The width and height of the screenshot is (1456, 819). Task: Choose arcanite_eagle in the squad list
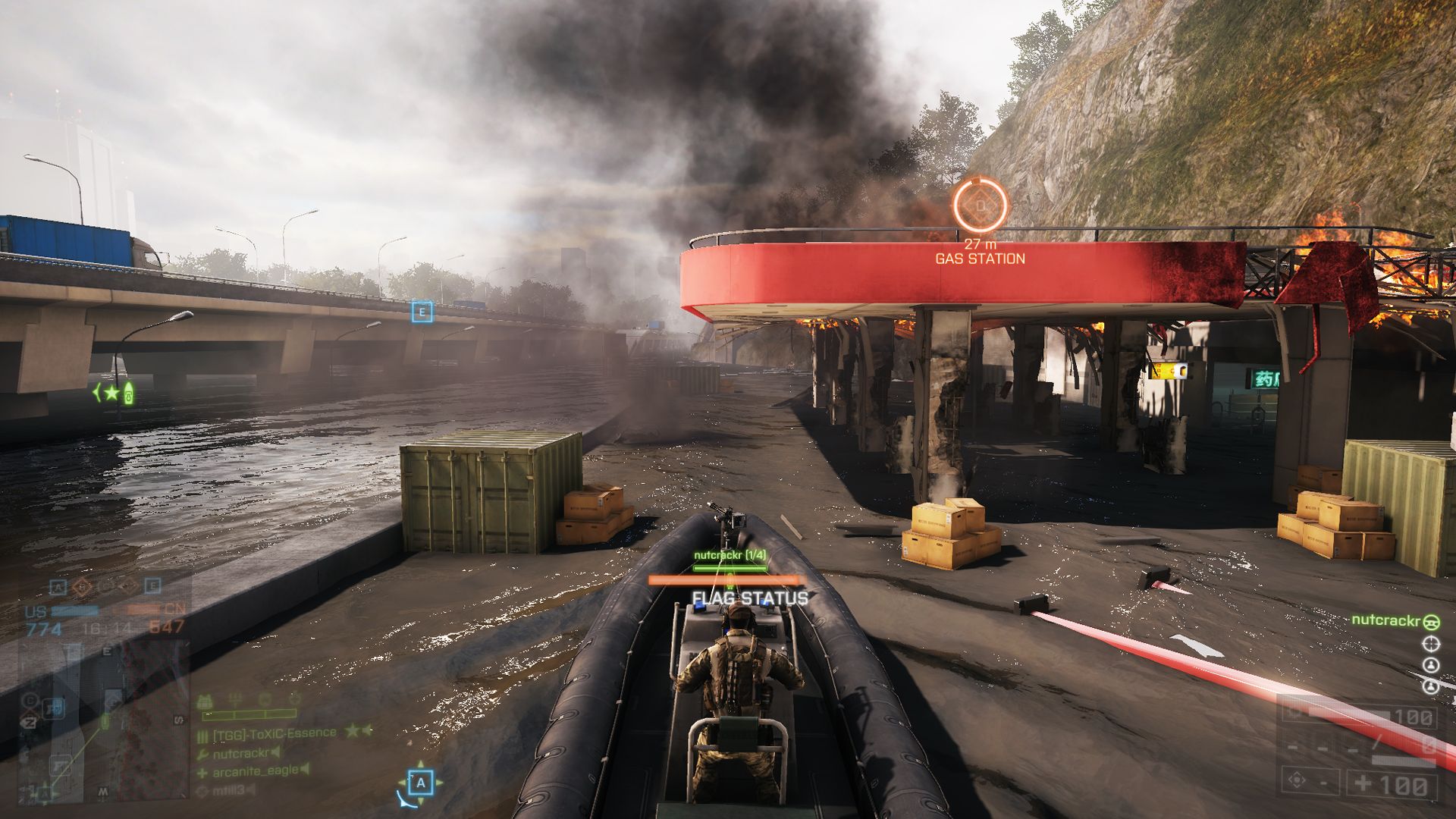click(x=255, y=771)
